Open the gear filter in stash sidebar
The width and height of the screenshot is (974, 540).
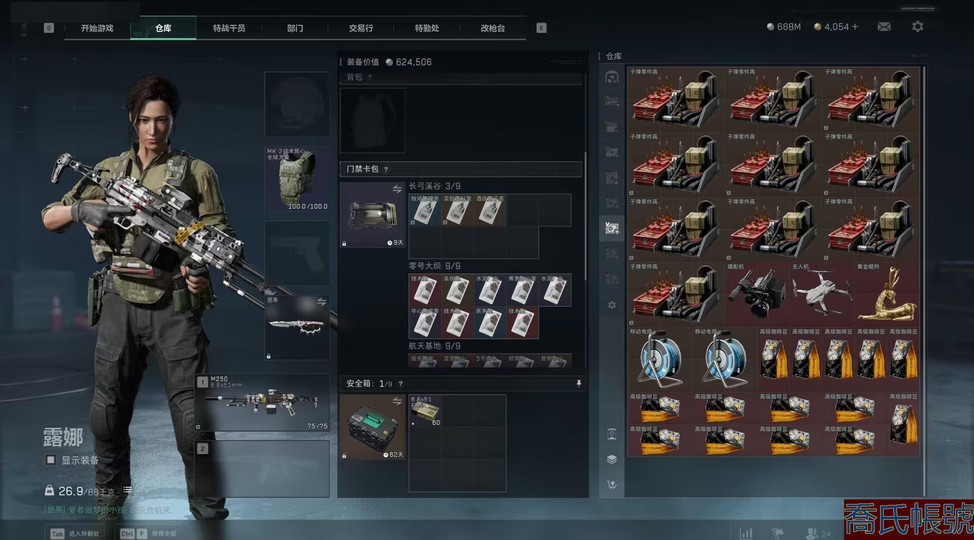click(612, 304)
